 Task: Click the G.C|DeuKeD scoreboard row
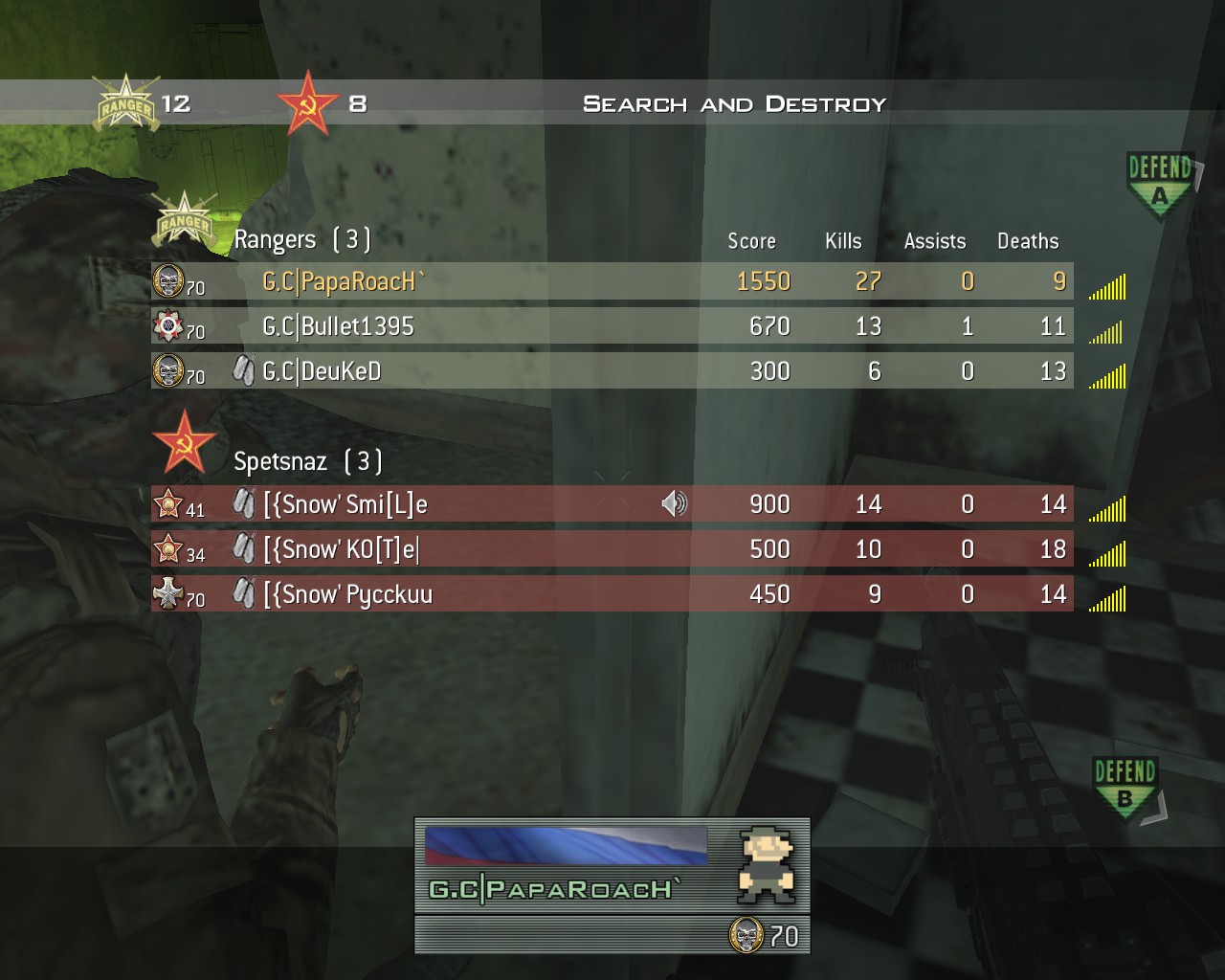point(612,371)
